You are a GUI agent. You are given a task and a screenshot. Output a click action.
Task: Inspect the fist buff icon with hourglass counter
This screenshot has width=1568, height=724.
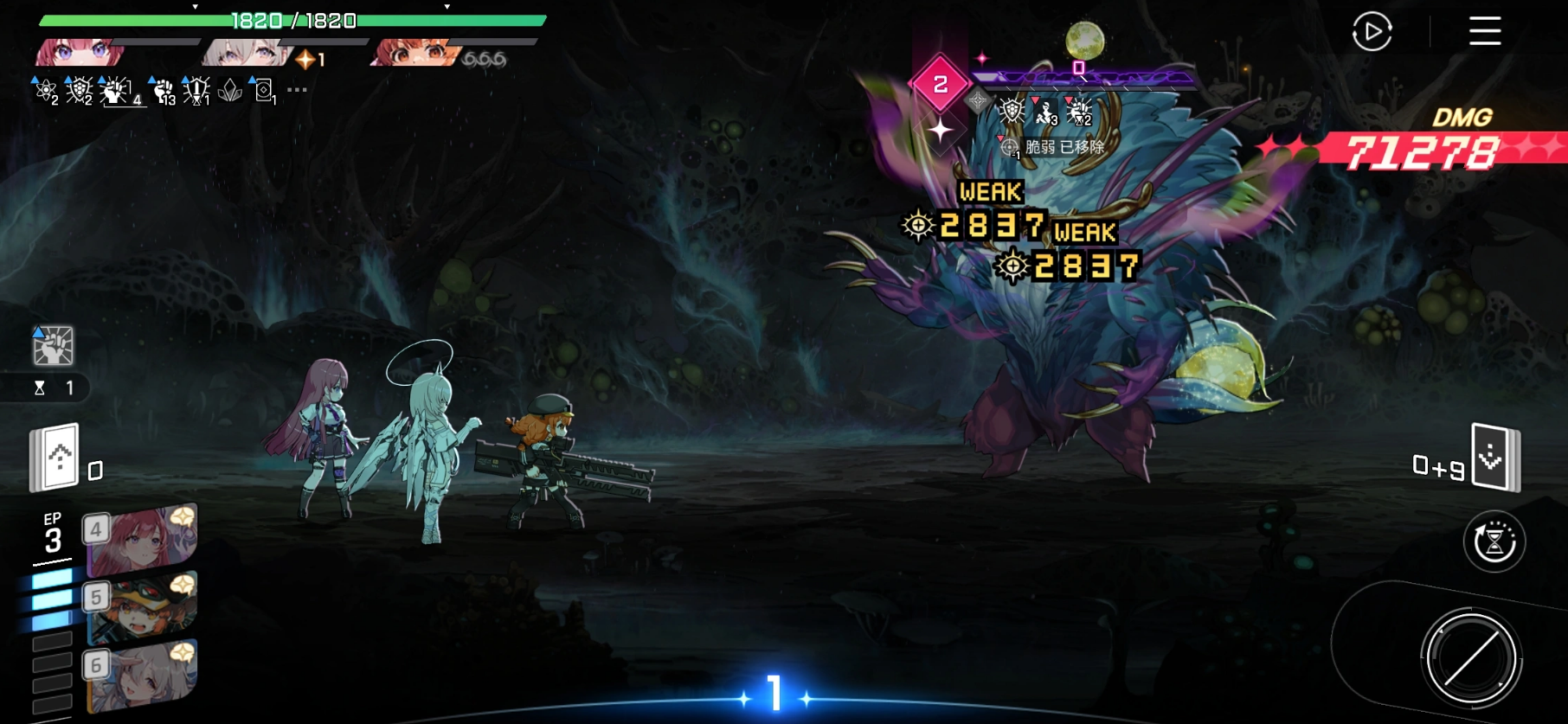[x=53, y=347]
